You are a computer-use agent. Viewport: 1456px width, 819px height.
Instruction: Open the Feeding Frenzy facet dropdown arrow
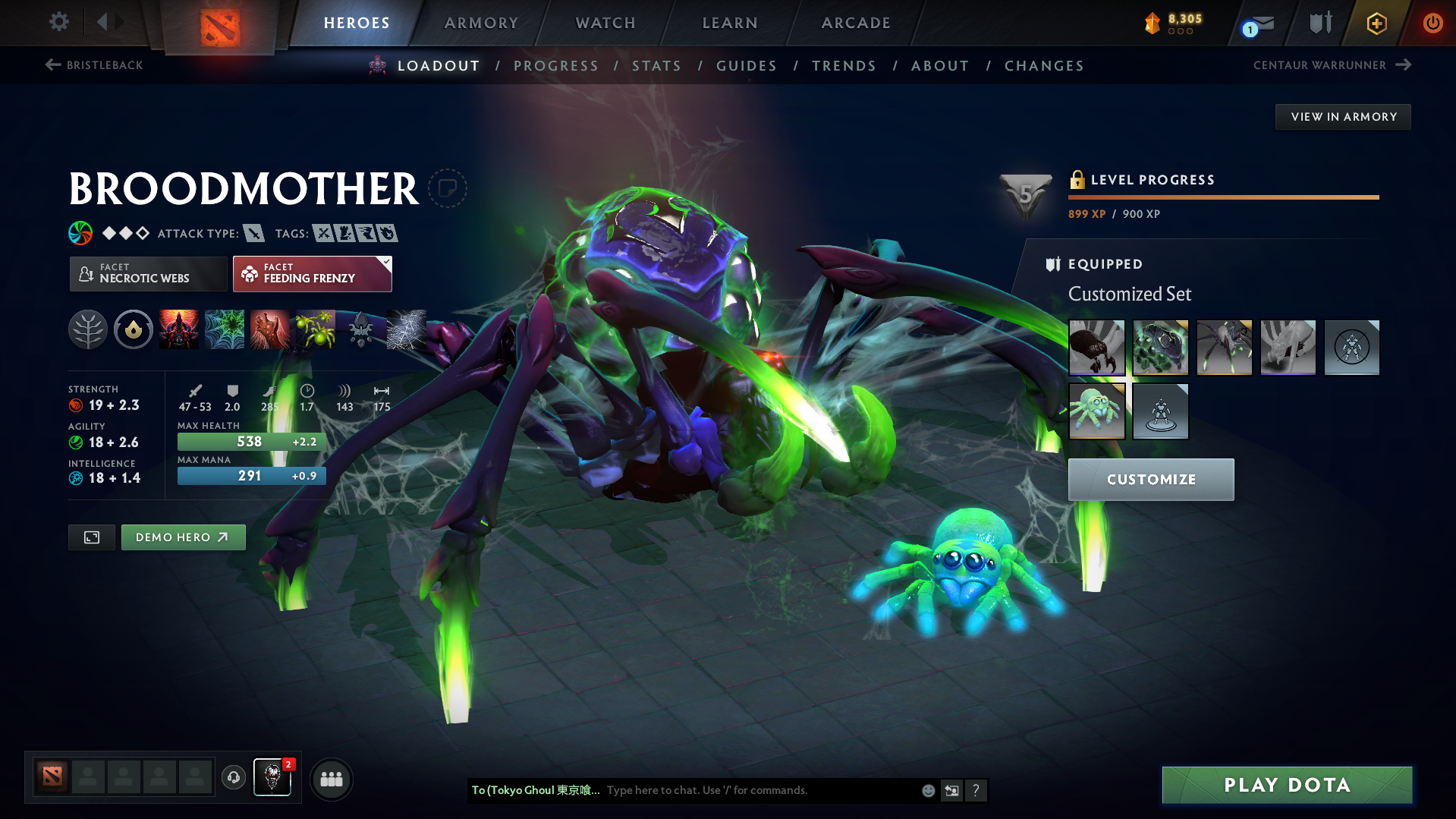point(386,263)
